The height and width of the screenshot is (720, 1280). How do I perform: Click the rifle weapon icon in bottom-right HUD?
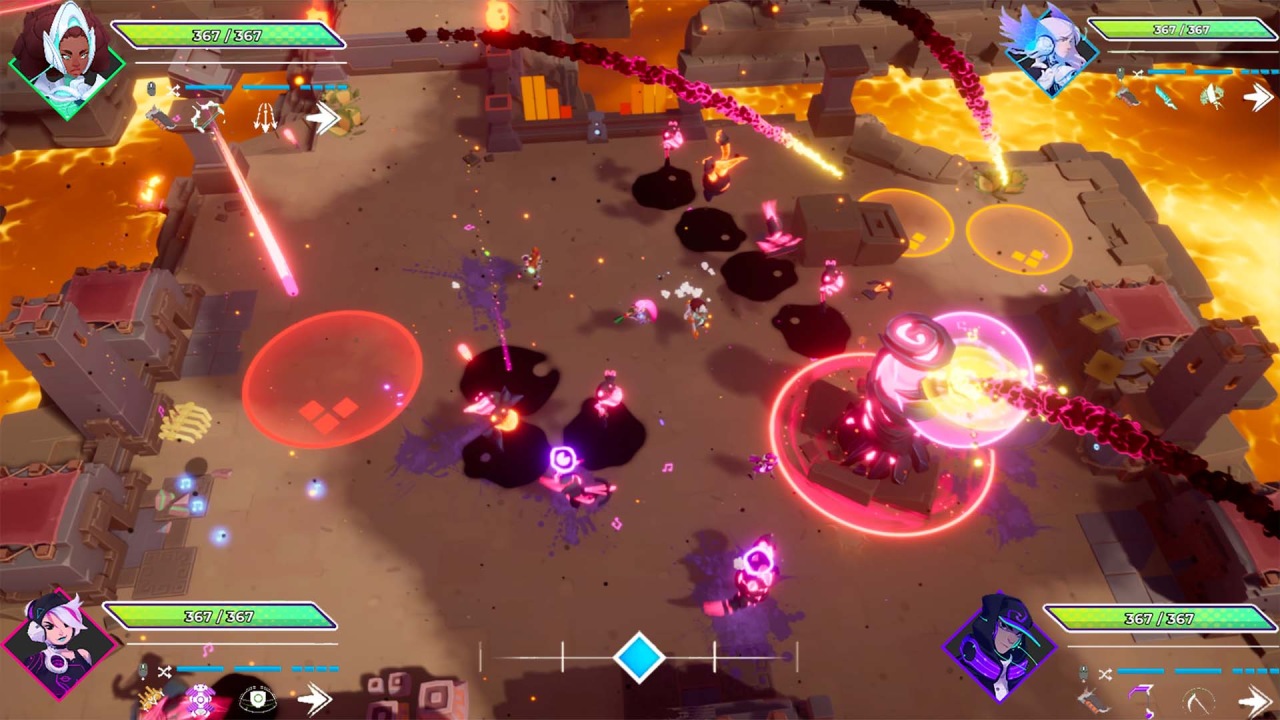1091,700
